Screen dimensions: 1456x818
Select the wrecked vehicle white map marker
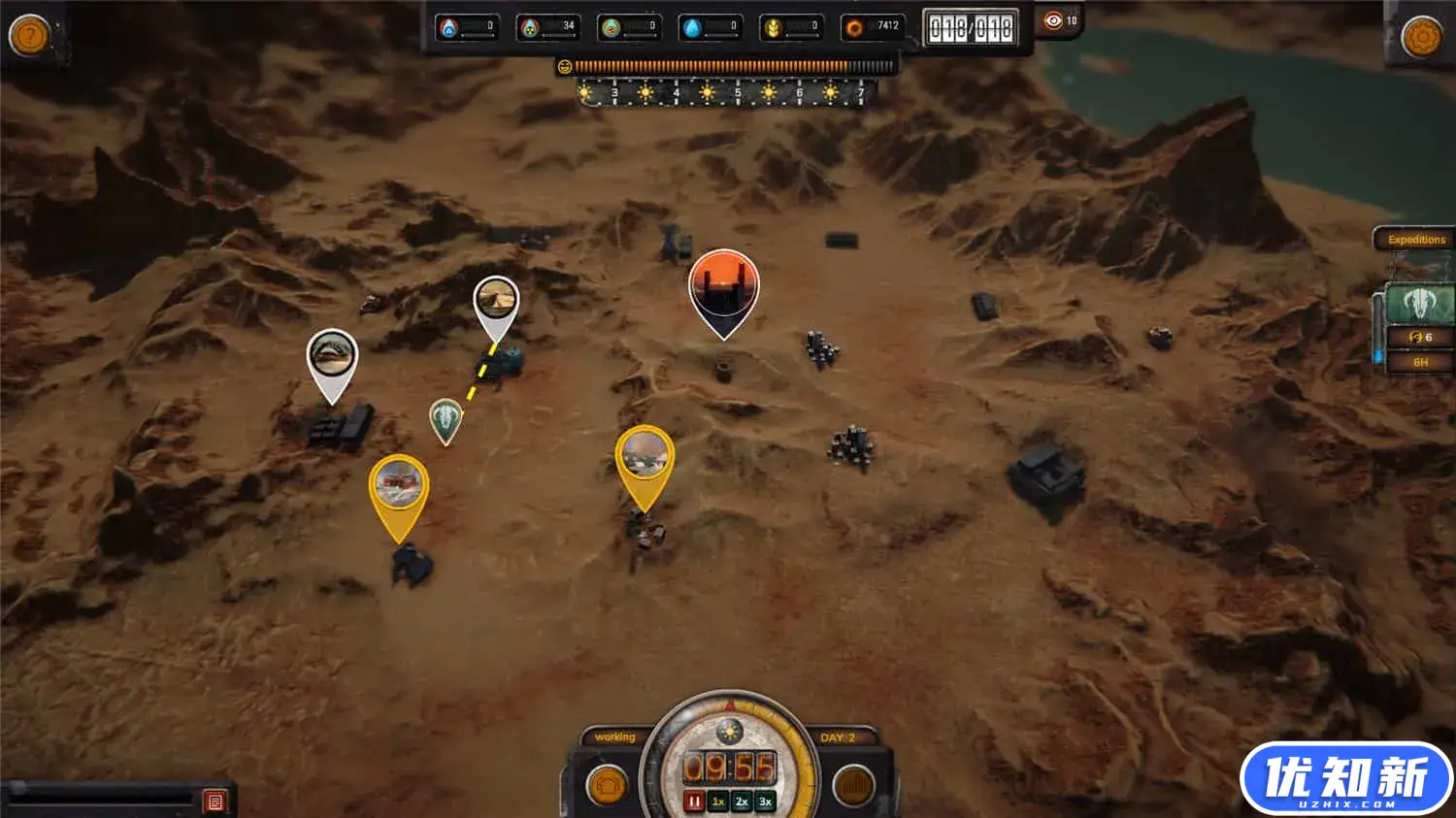pyautogui.click(x=332, y=358)
